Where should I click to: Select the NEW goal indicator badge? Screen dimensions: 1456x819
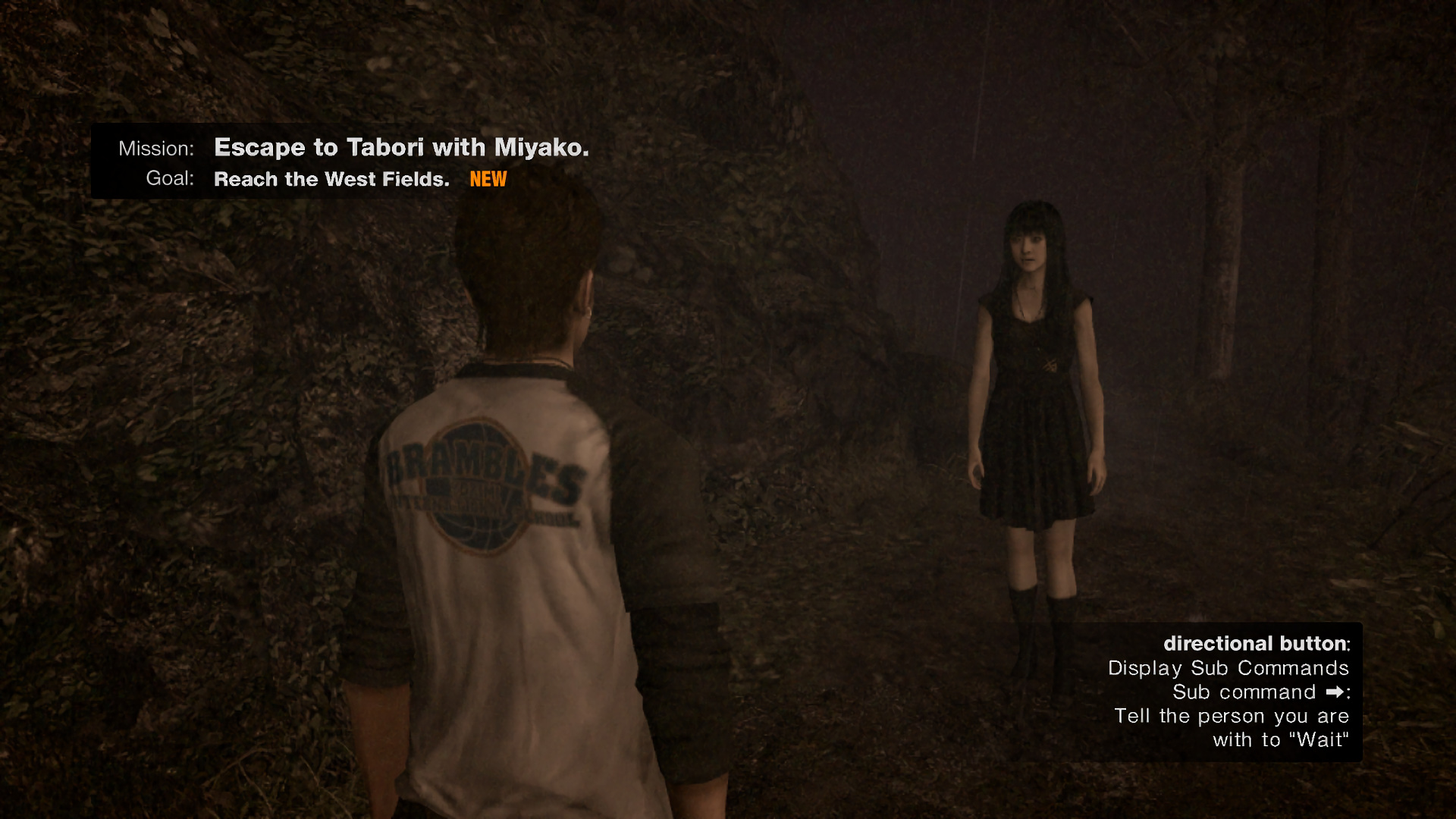(x=488, y=179)
